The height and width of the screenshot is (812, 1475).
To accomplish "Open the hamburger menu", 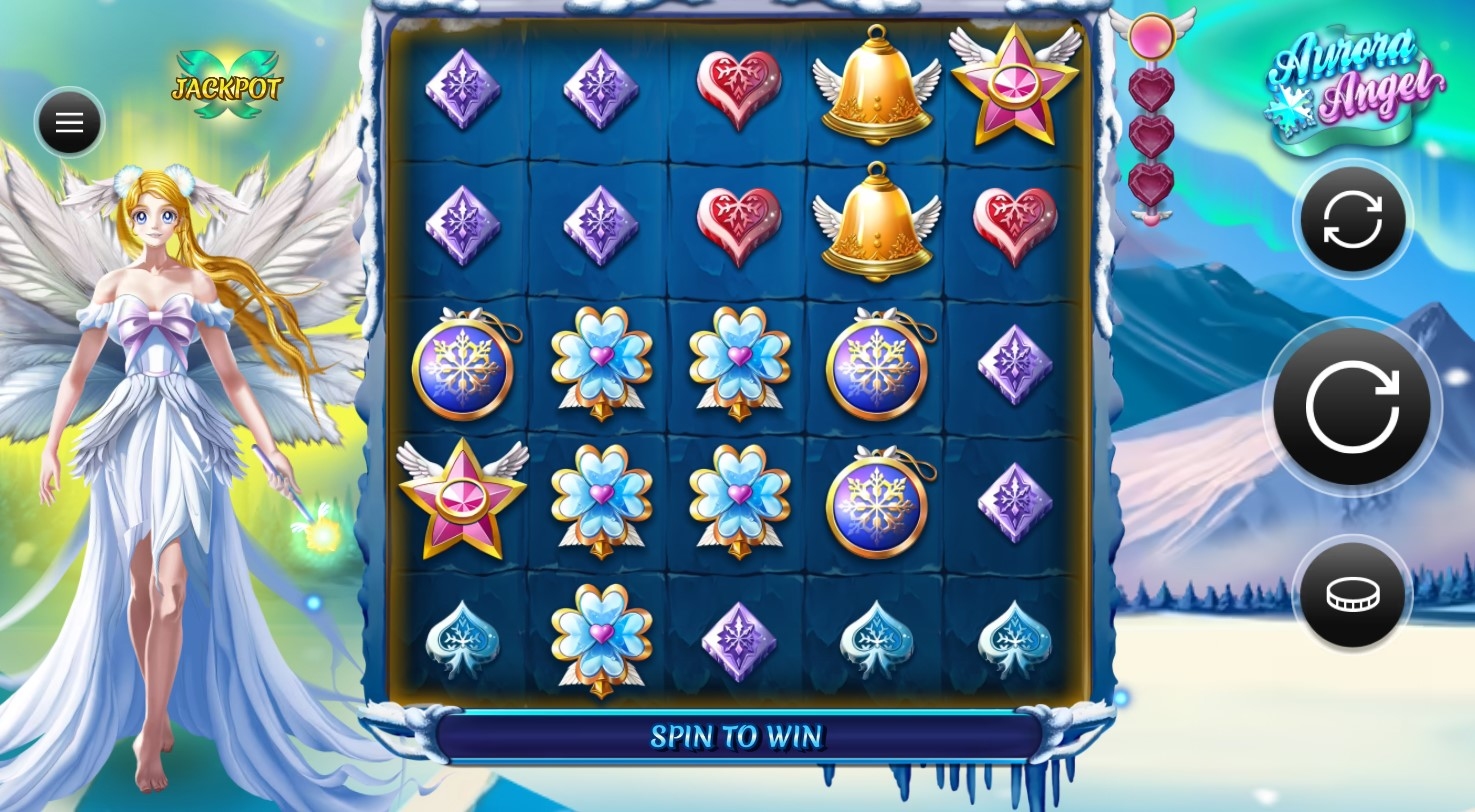I will [69, 123].
